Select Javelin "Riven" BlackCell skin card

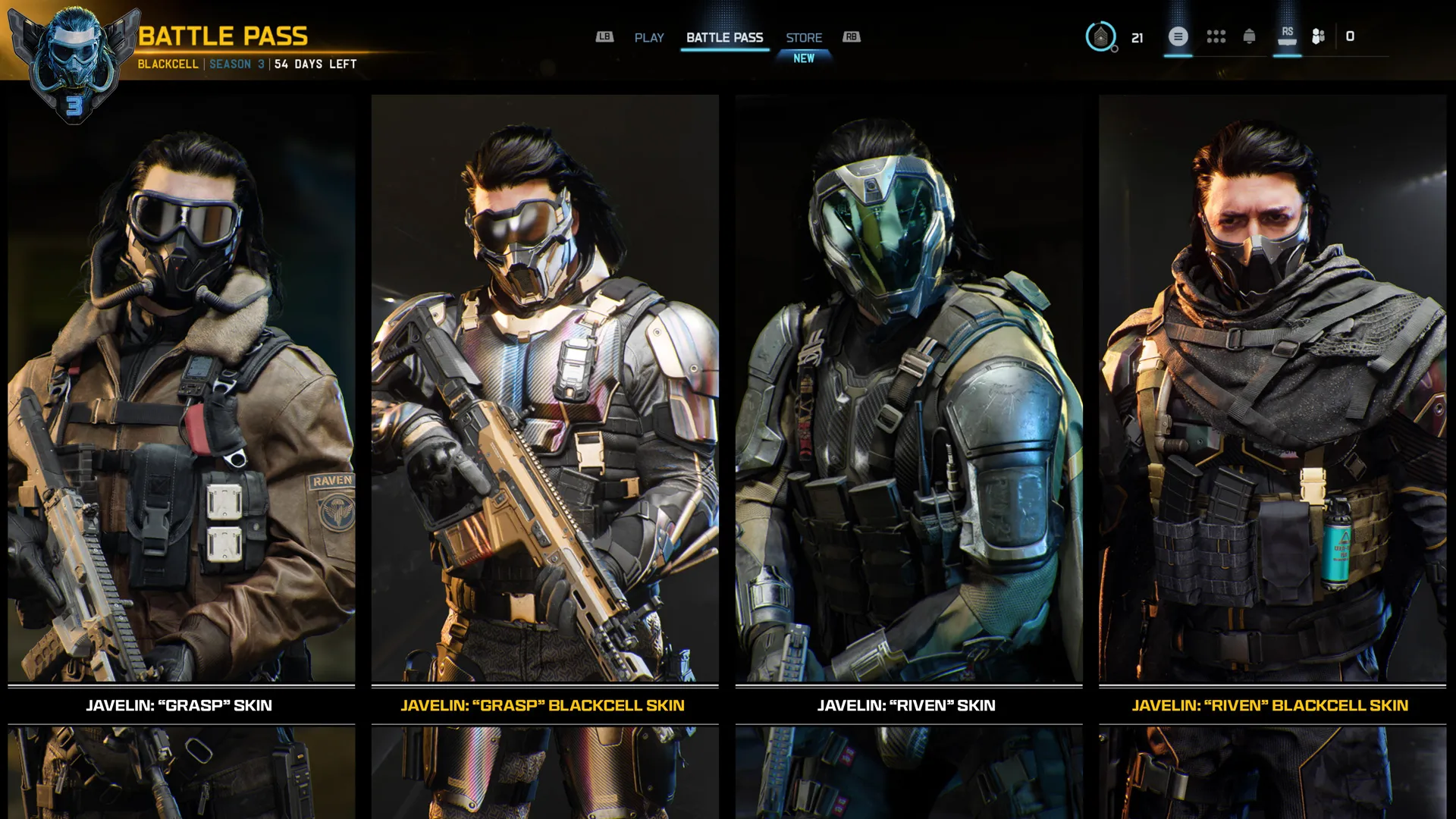(x=1272, y=402)
